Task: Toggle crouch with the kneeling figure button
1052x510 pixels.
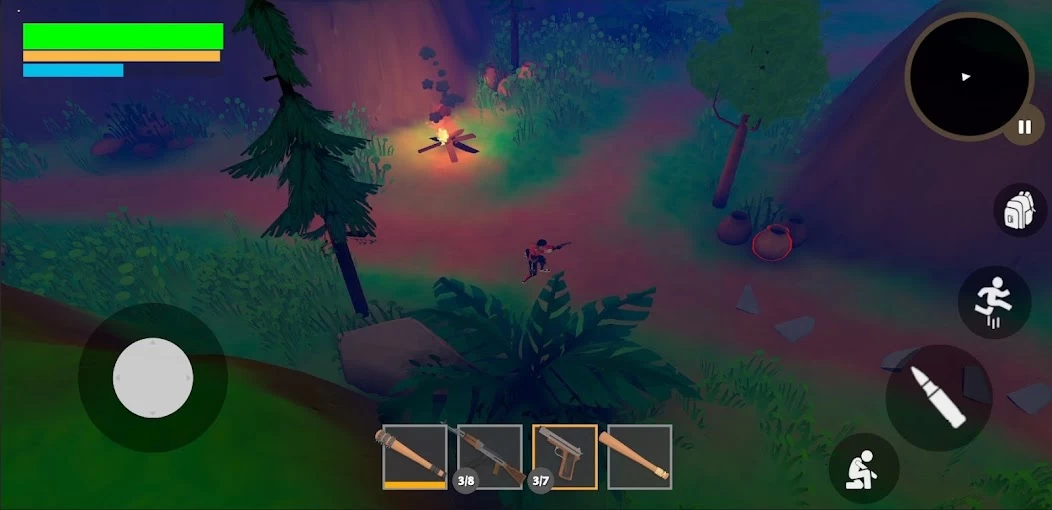Action: [x=863, y=468]
